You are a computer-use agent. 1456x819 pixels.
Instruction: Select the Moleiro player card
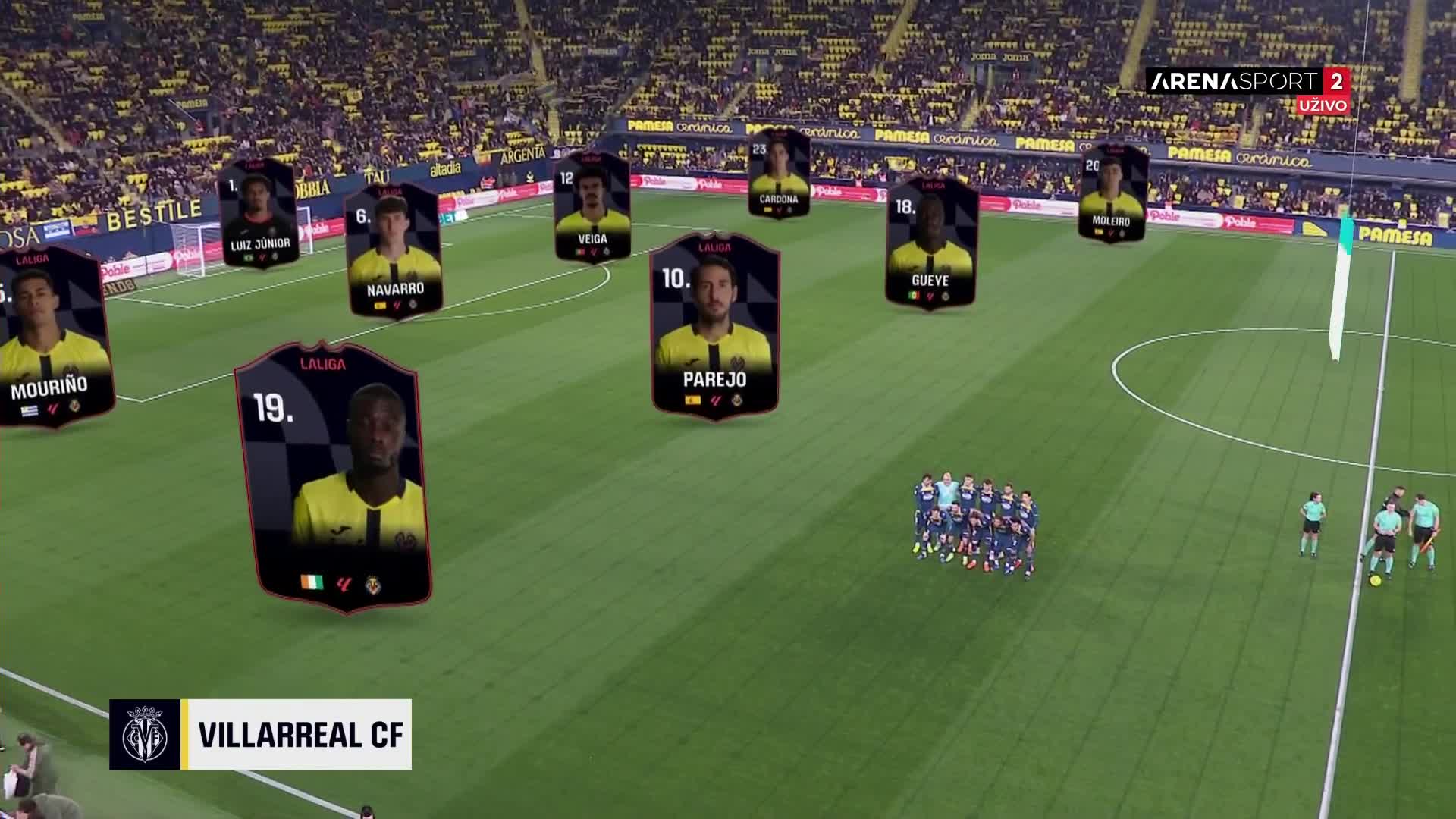point(1112,193)
